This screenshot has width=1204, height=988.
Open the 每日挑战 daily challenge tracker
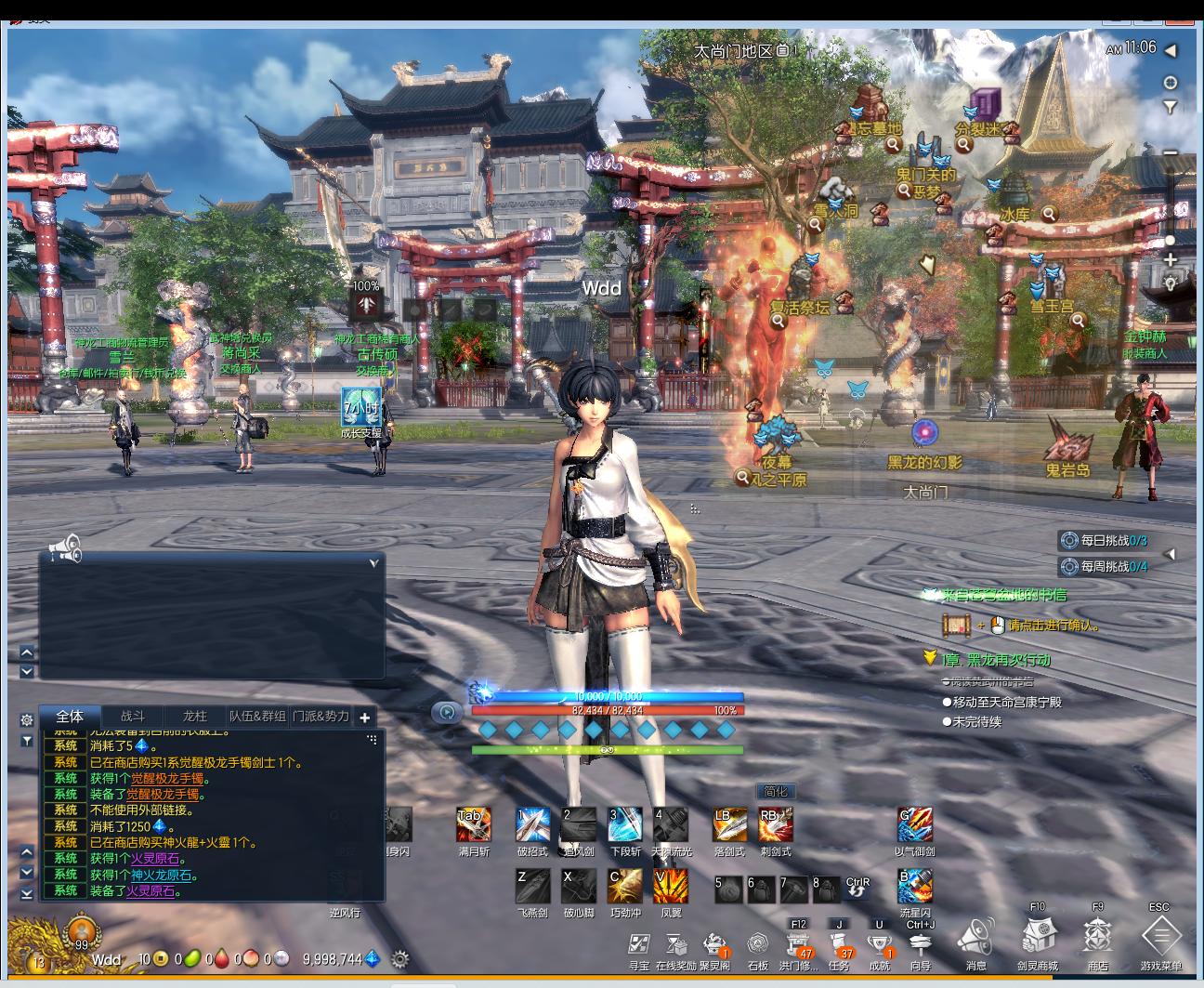pyautogui.click(x=1111, y=540)
